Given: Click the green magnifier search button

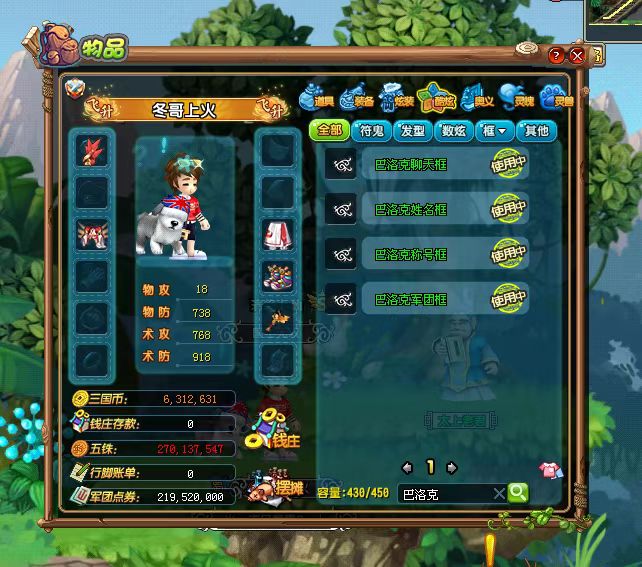Looking at the screenshot, I should 517,492.
